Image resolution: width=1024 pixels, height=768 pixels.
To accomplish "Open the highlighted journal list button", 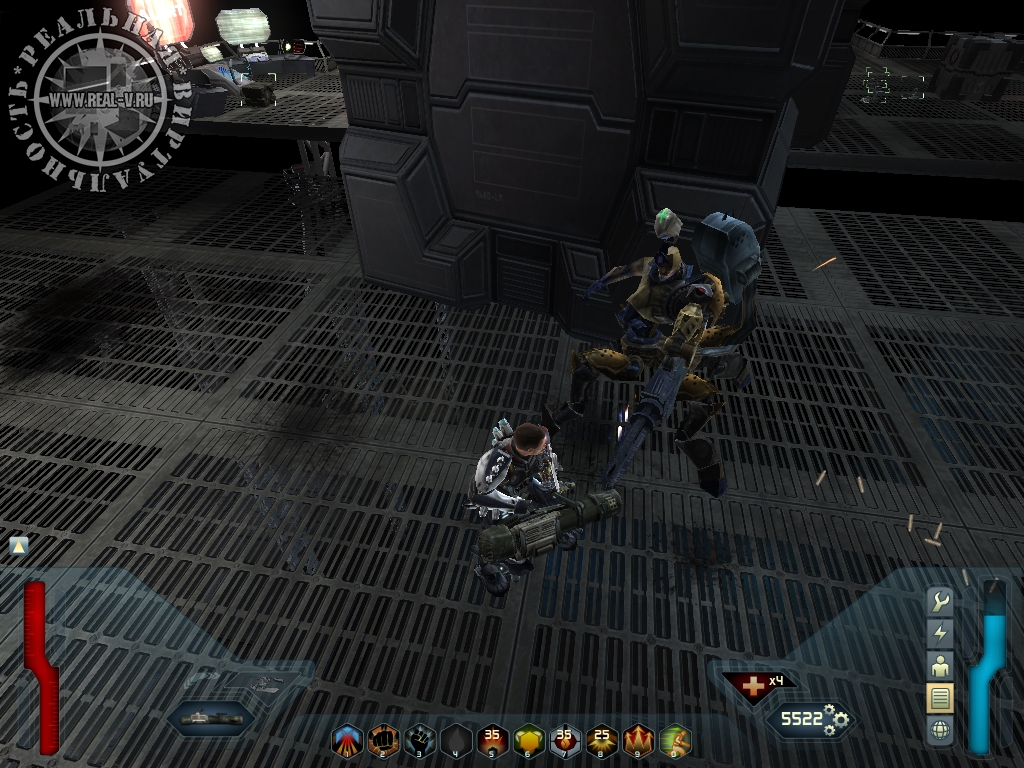I will point(940,698).
